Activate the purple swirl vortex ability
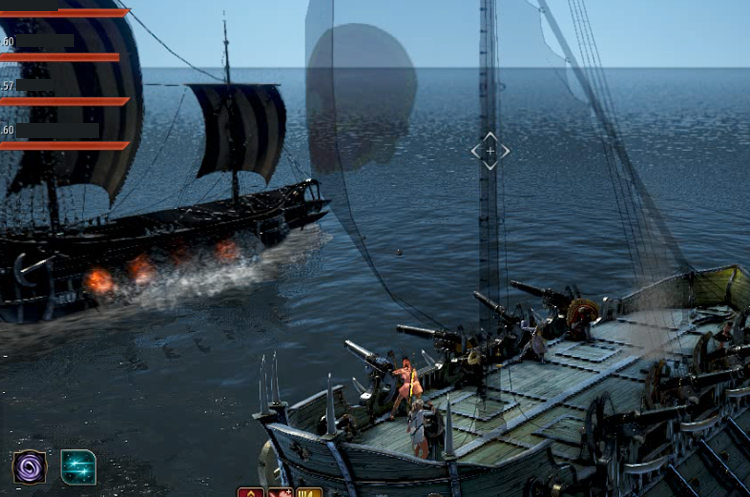The height and width of the screenshot is (497, 750). pyautogui.click(x=29, y=467)
